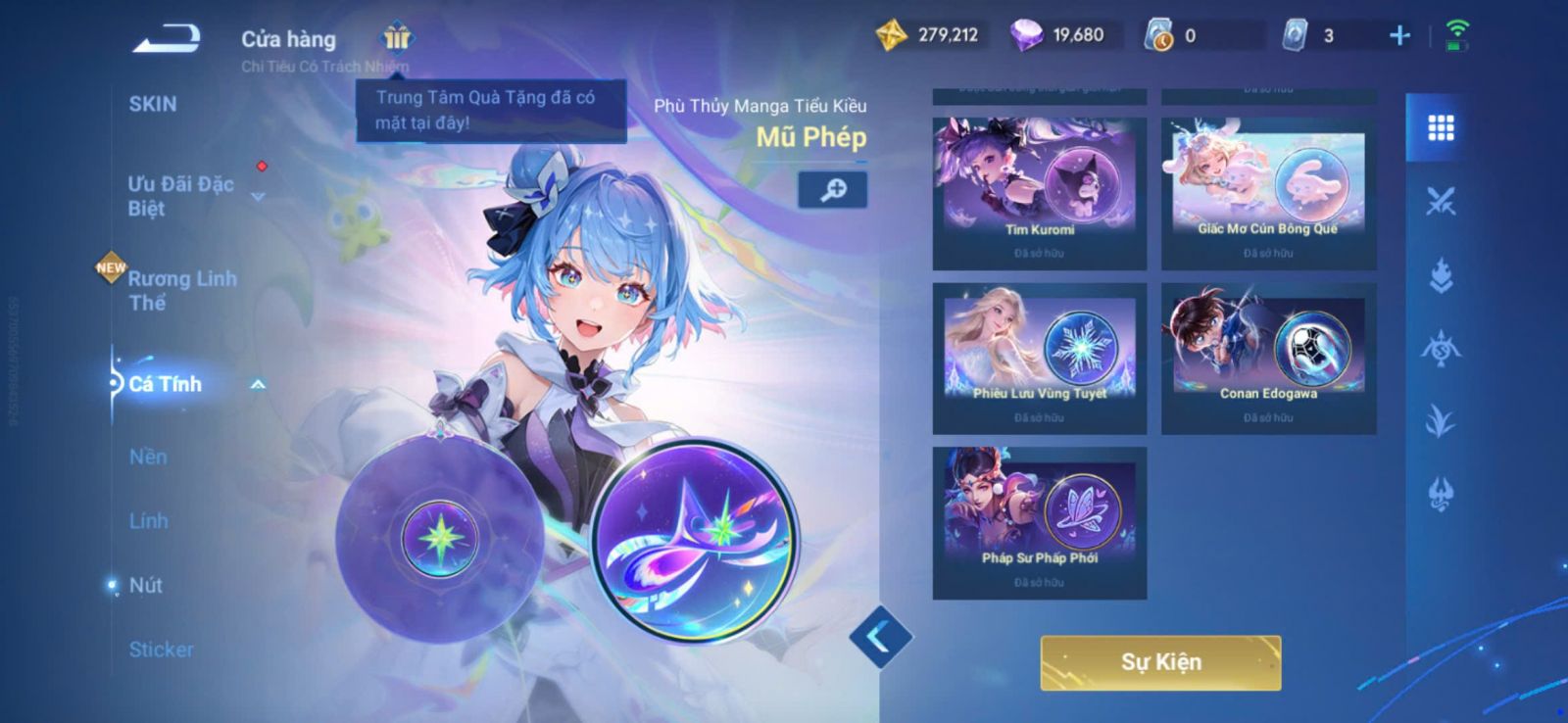Image resolution: width=1568 pixels, height=723 pixels.
Task: Select the Tim Kuromi item
Action: click(x=1039, y=193)
